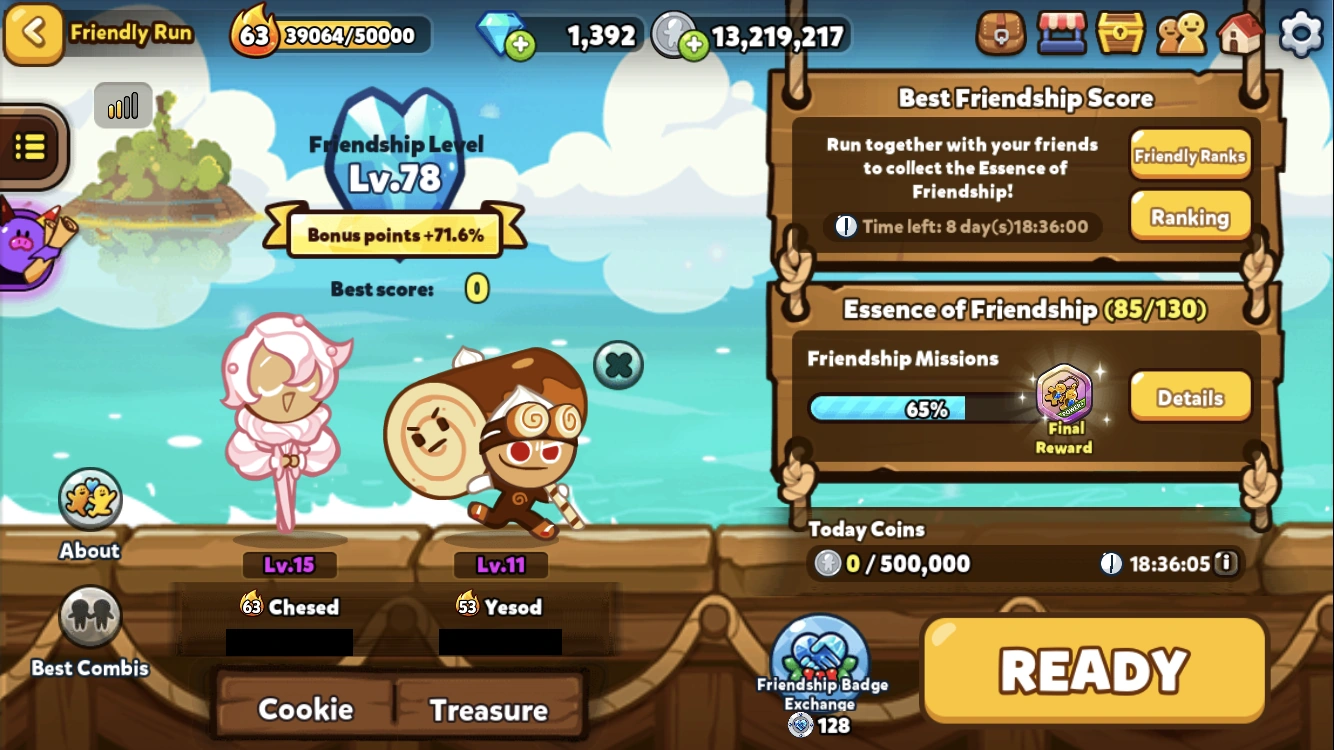The width and height of the screenshot is (1334, 750).
Task: Remove Yesod's cookie with the X button
Action: [618, 364]
